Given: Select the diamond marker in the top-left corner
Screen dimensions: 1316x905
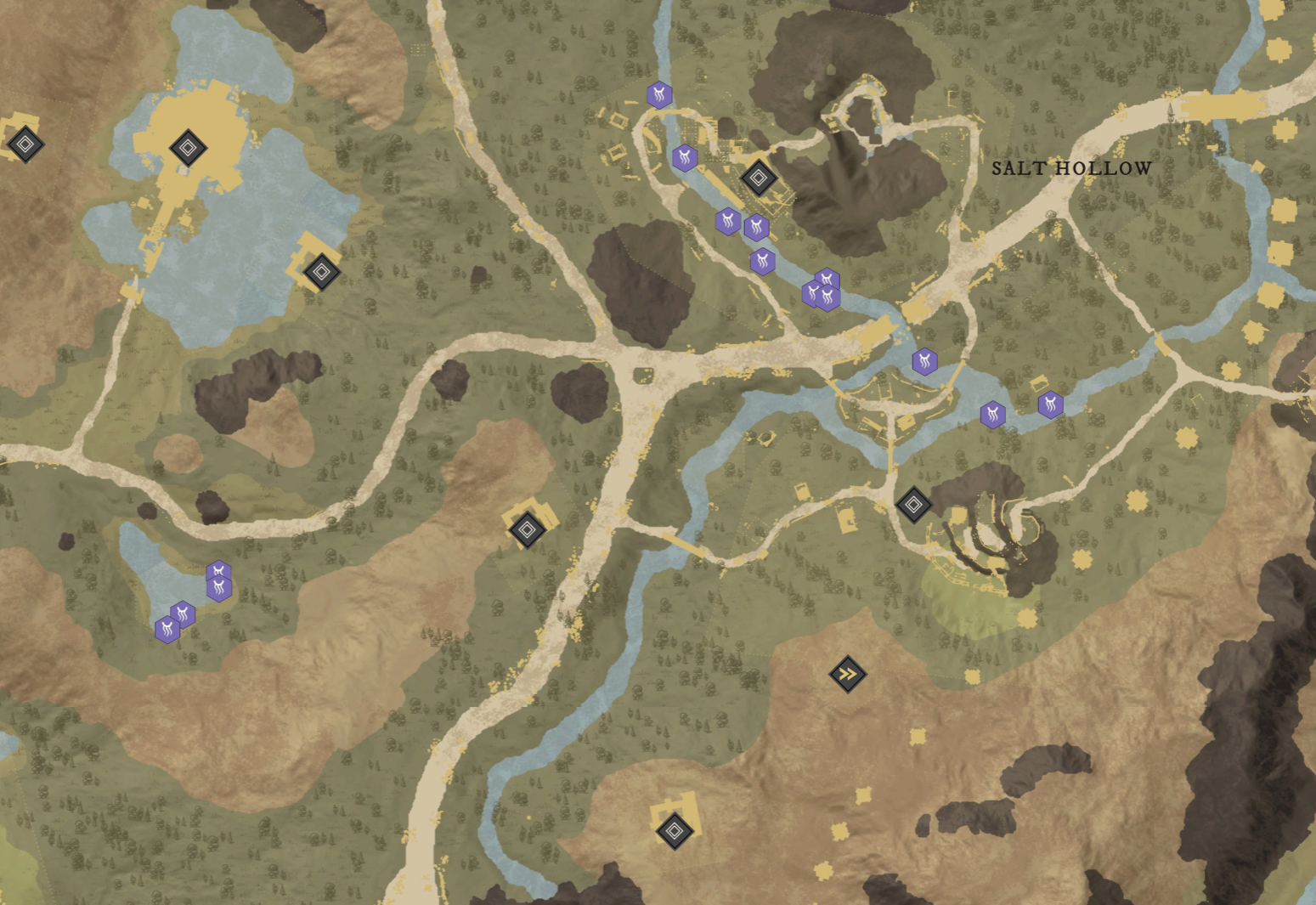Looking at the screenshot, I should (x=25, y=144).
